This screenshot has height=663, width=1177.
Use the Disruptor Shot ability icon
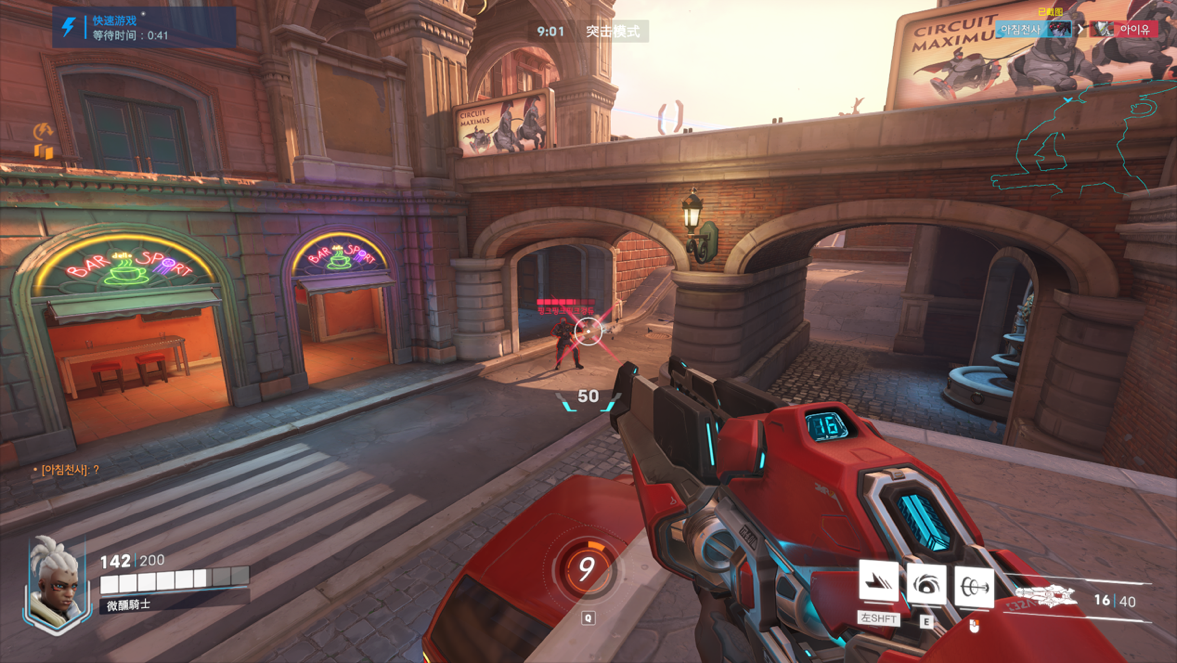coord(926,585)
